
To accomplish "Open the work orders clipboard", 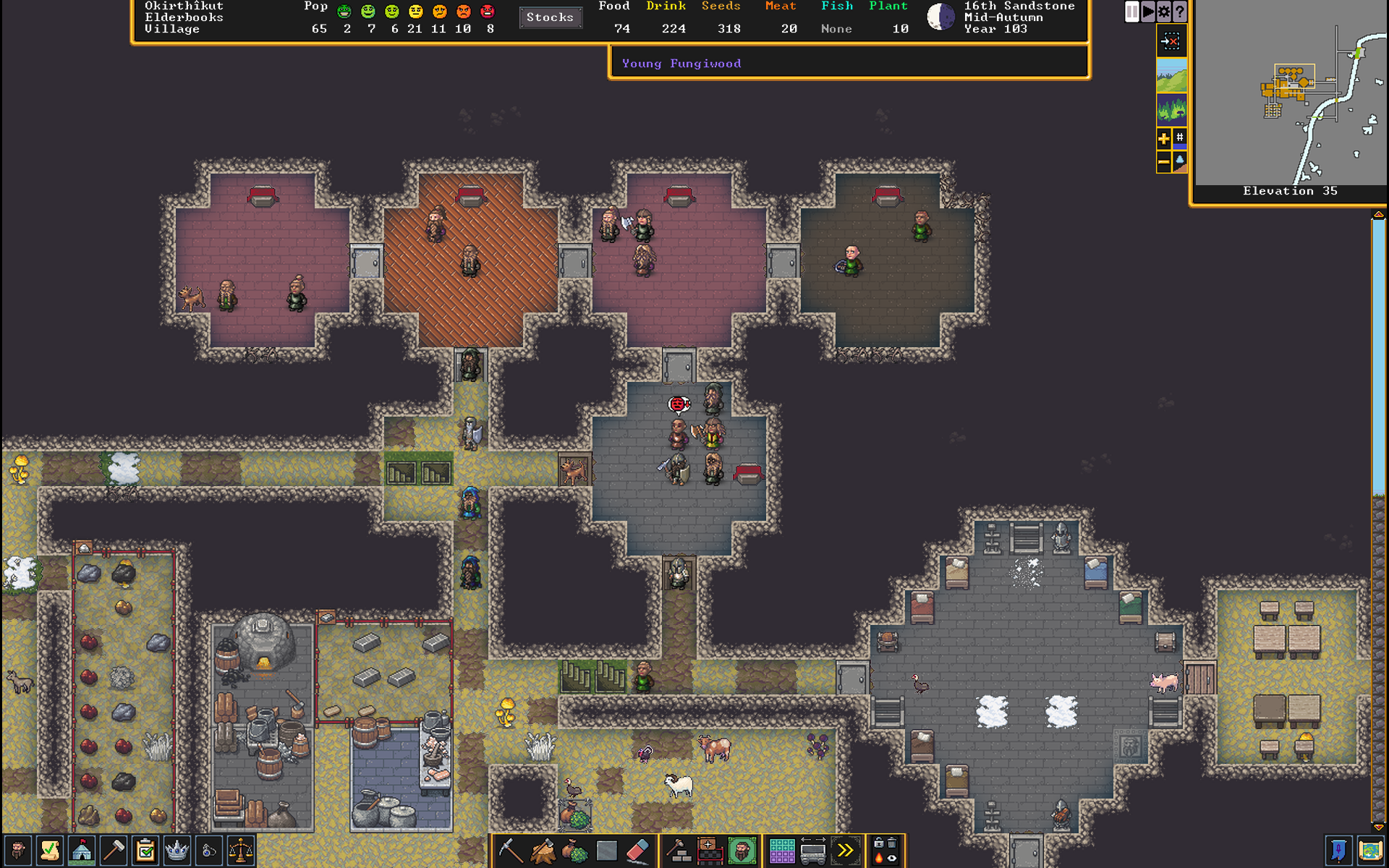I will (x=145, y=851).
